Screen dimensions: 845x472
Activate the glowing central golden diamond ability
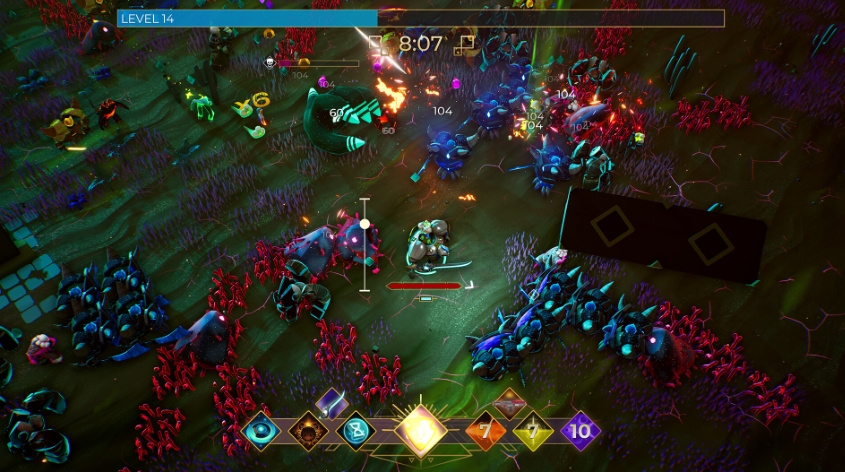pos(420,431)
